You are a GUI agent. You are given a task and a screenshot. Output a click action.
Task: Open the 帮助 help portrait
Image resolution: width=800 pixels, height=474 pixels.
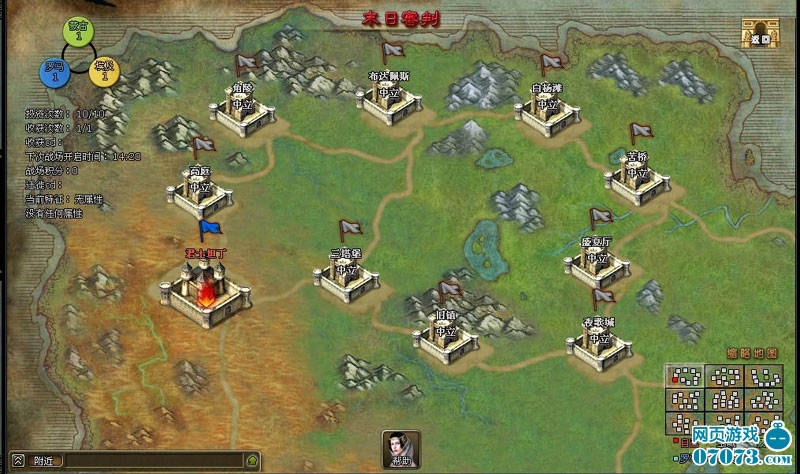pyautogui.click(x=398, y=451)
